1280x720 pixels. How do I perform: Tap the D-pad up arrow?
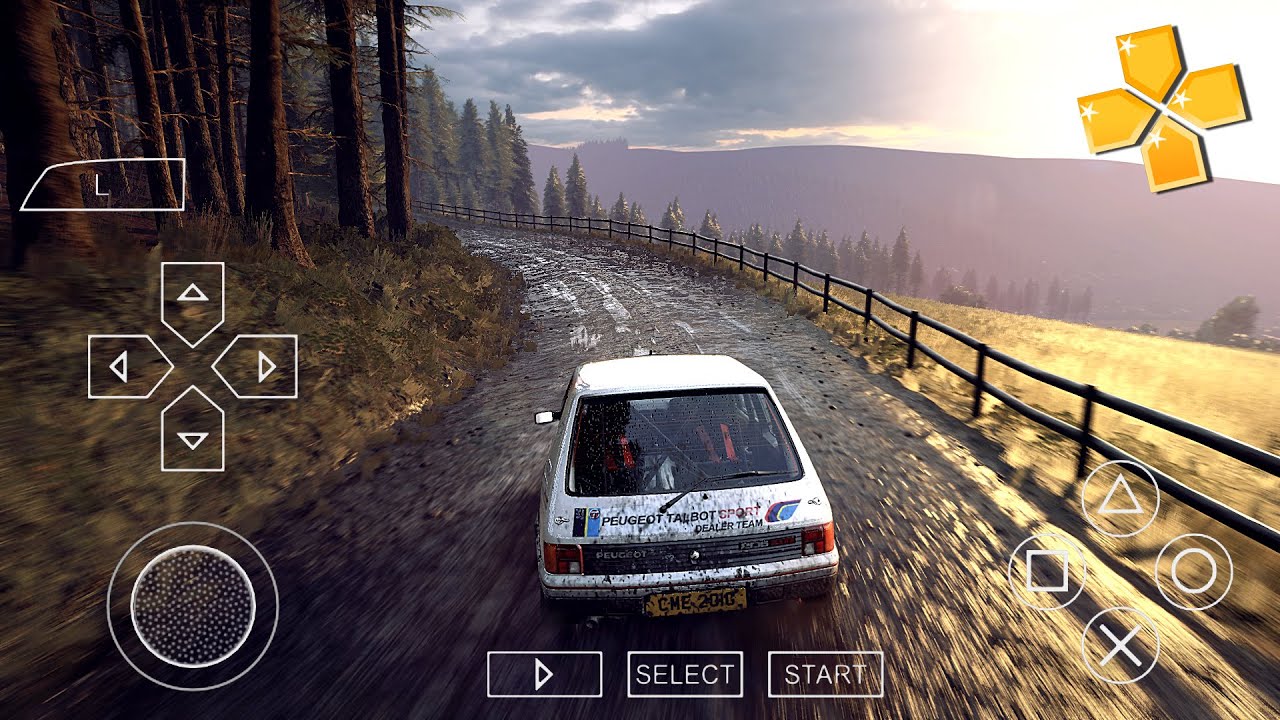pos(192,296)
